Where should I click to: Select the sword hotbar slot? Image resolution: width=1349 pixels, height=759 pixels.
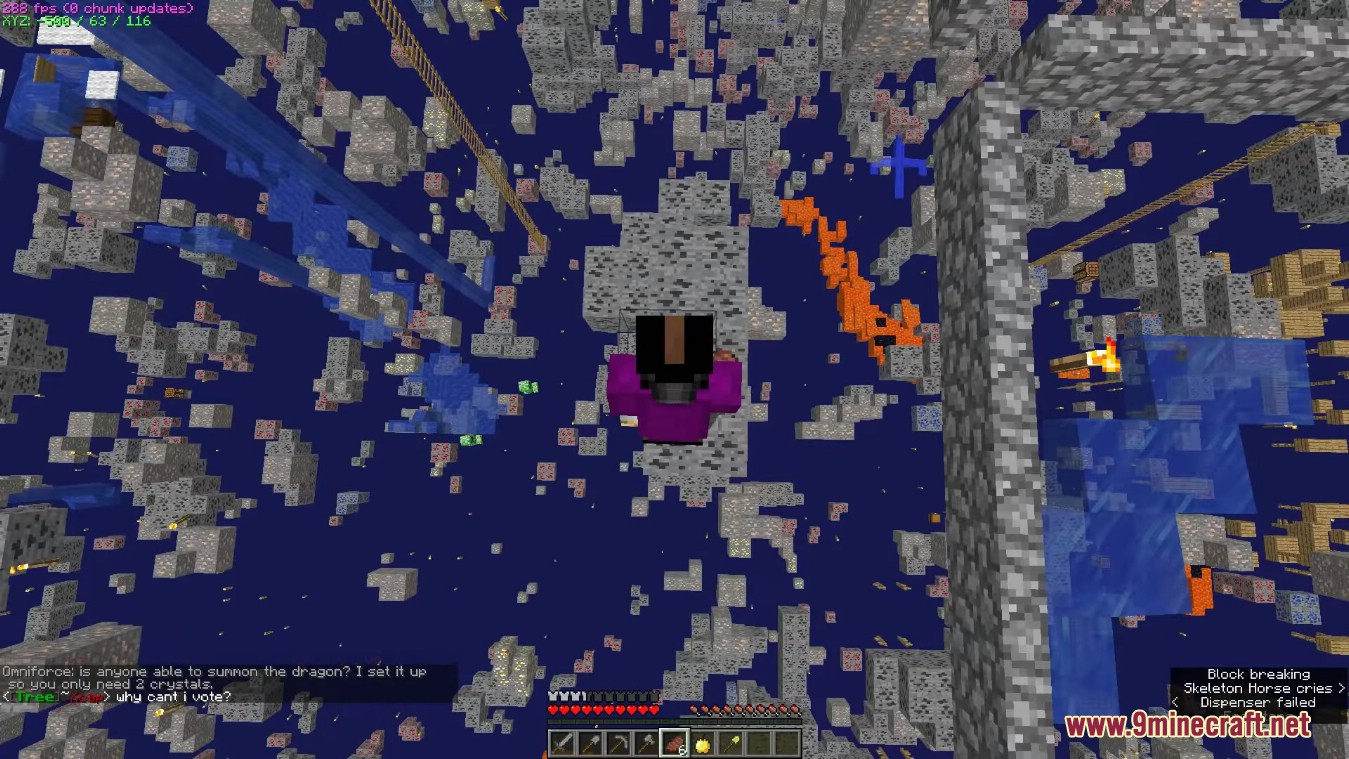point(562,744)
